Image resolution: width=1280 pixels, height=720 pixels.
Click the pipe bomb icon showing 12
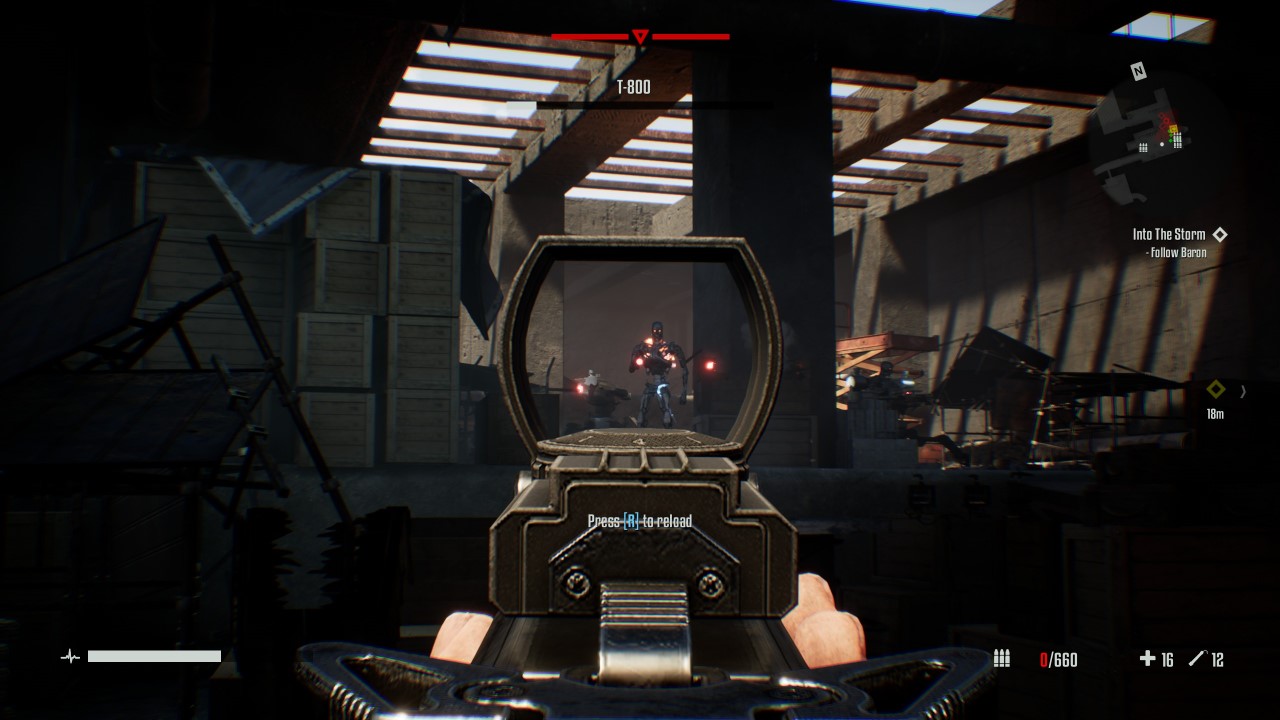[1196, 658]
